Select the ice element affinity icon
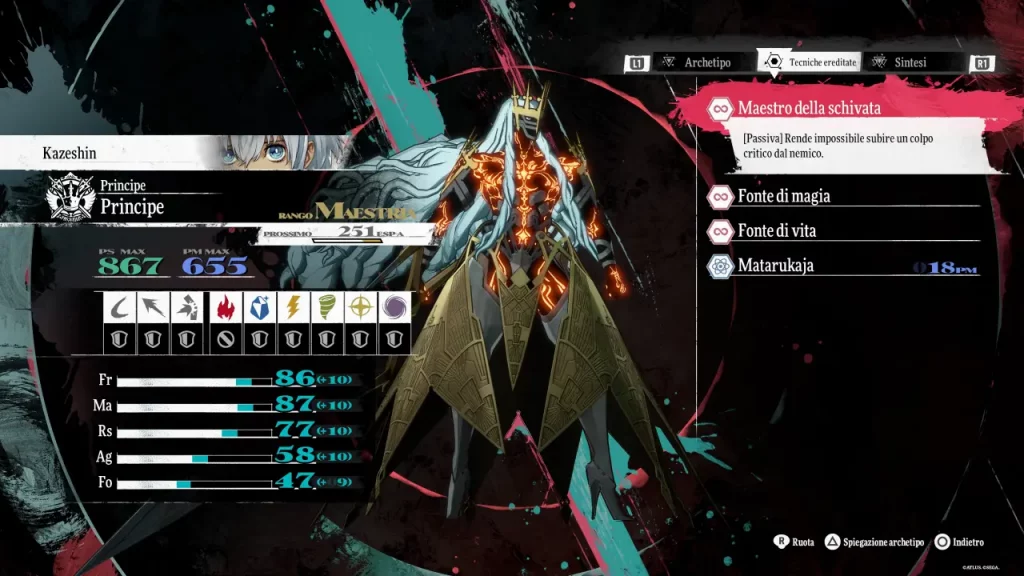 [x=258, y=308]
